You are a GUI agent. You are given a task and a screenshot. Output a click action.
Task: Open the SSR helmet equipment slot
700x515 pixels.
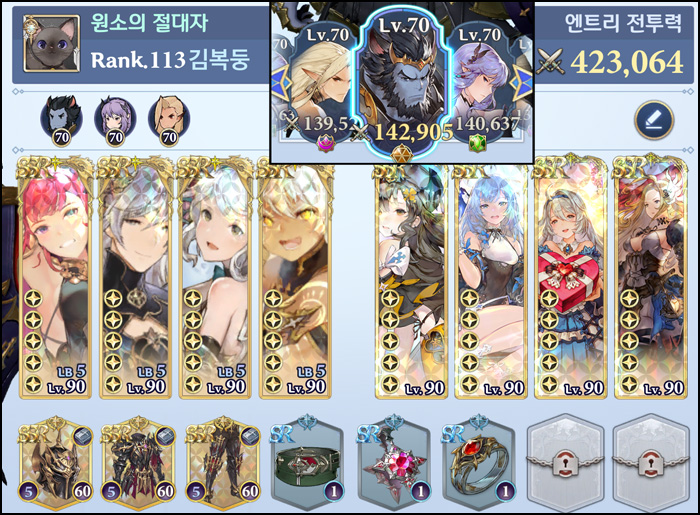(x=56, y=462)
